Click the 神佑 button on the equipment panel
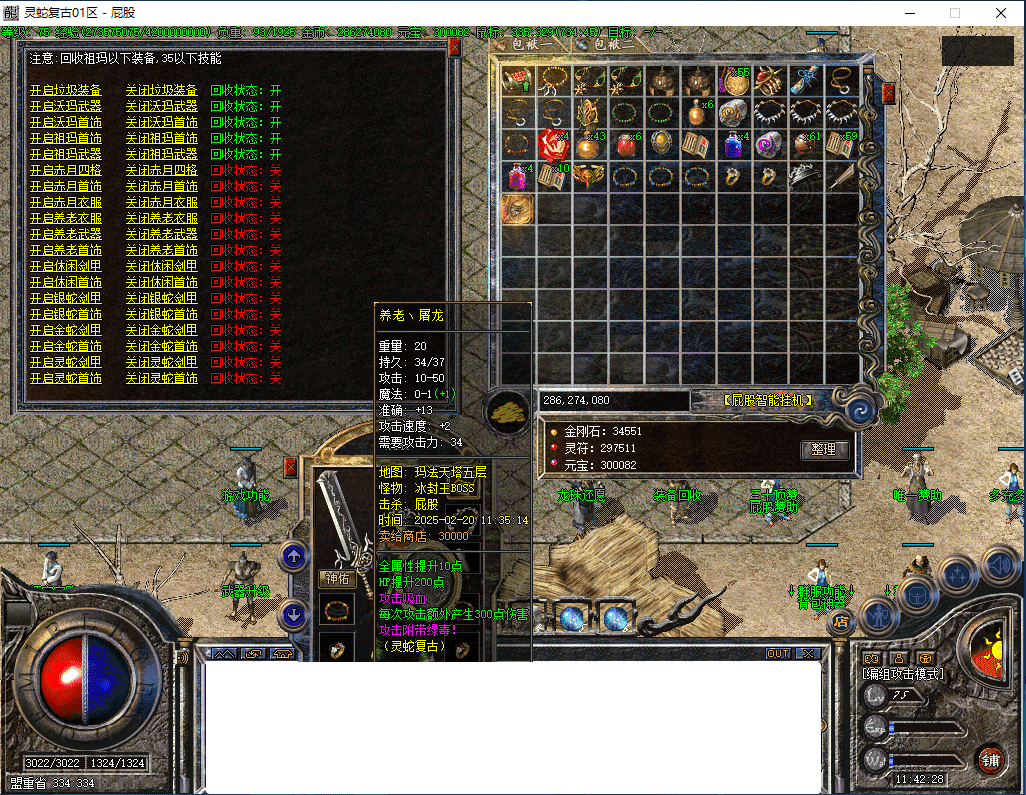The width and height of the screenshot is (1026, 795). click(x=336, y=579)
